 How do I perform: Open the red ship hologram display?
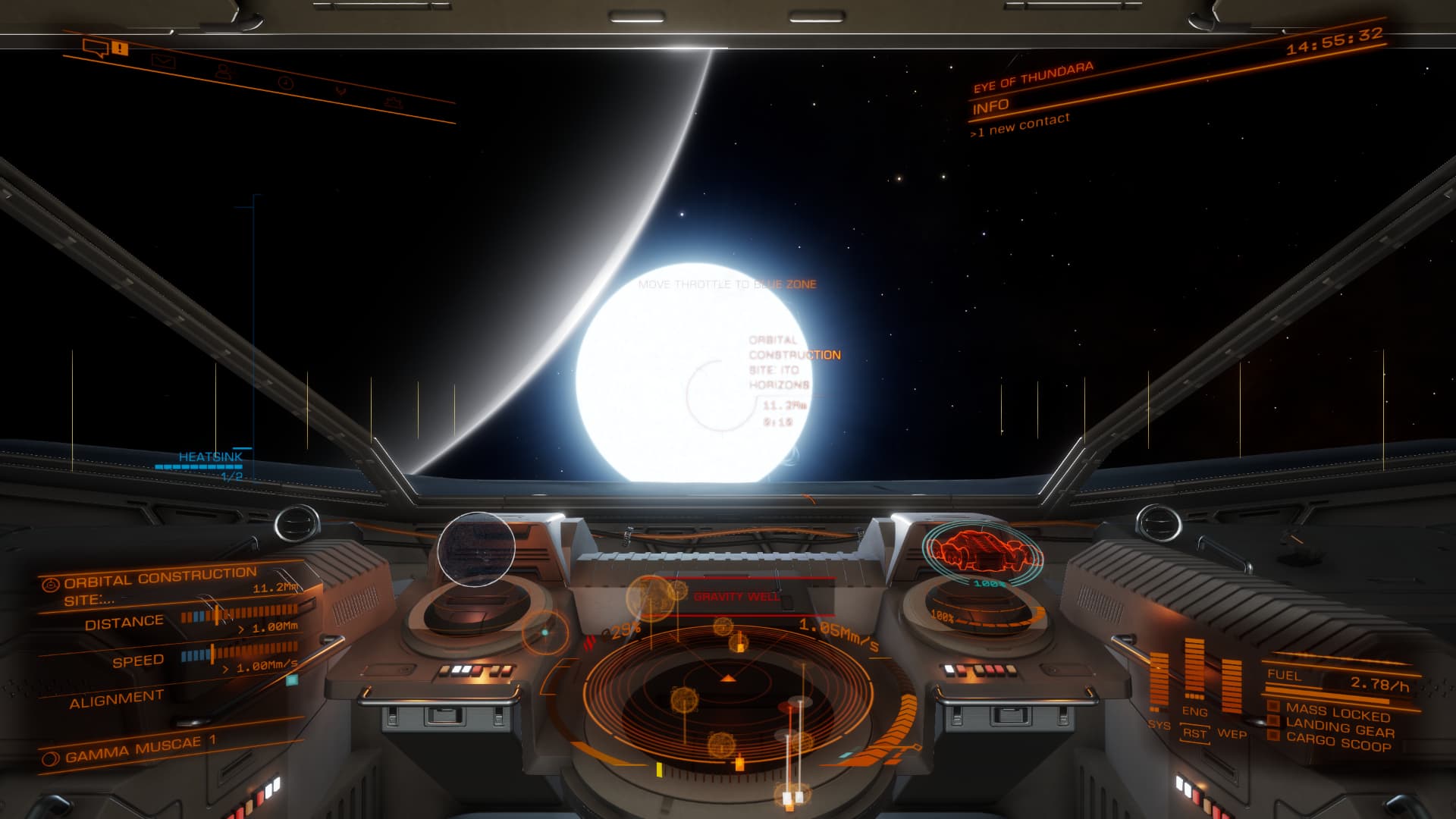tap(981, 551)
